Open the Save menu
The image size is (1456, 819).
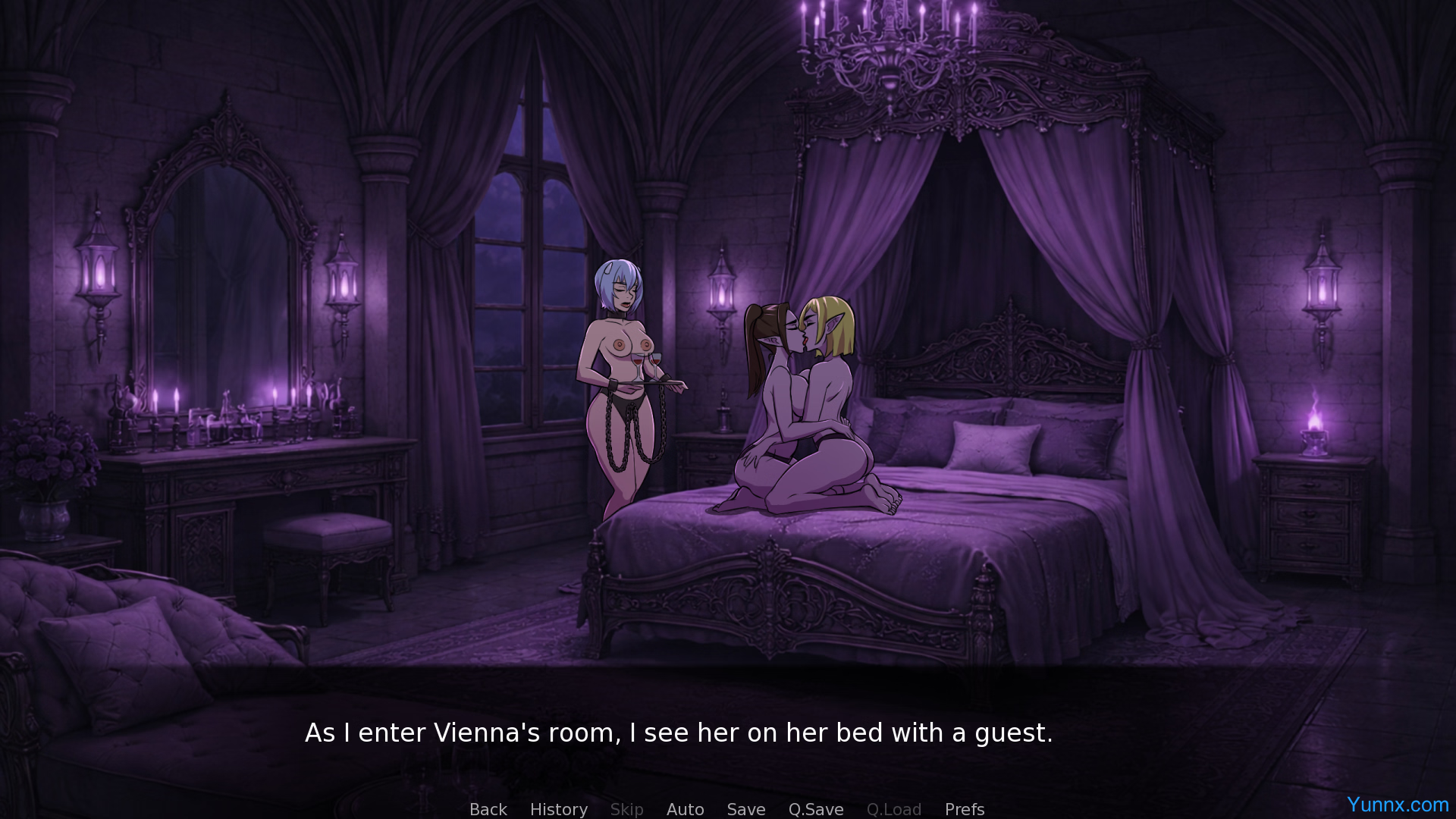pos(745,809)
